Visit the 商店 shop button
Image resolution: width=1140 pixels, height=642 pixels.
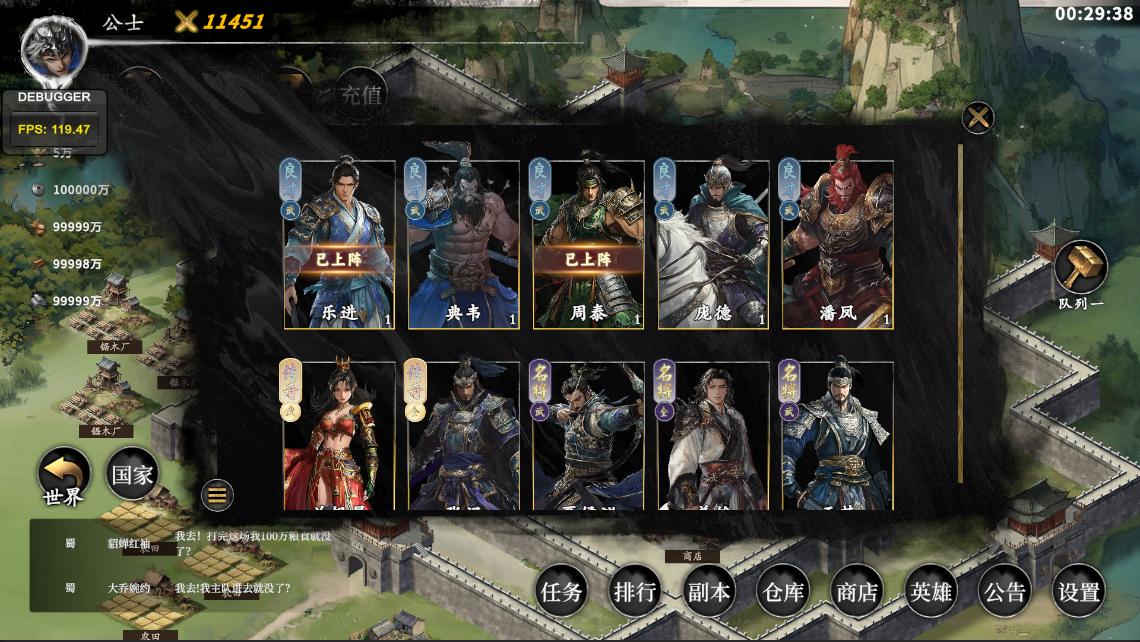(x=856, y=592)
